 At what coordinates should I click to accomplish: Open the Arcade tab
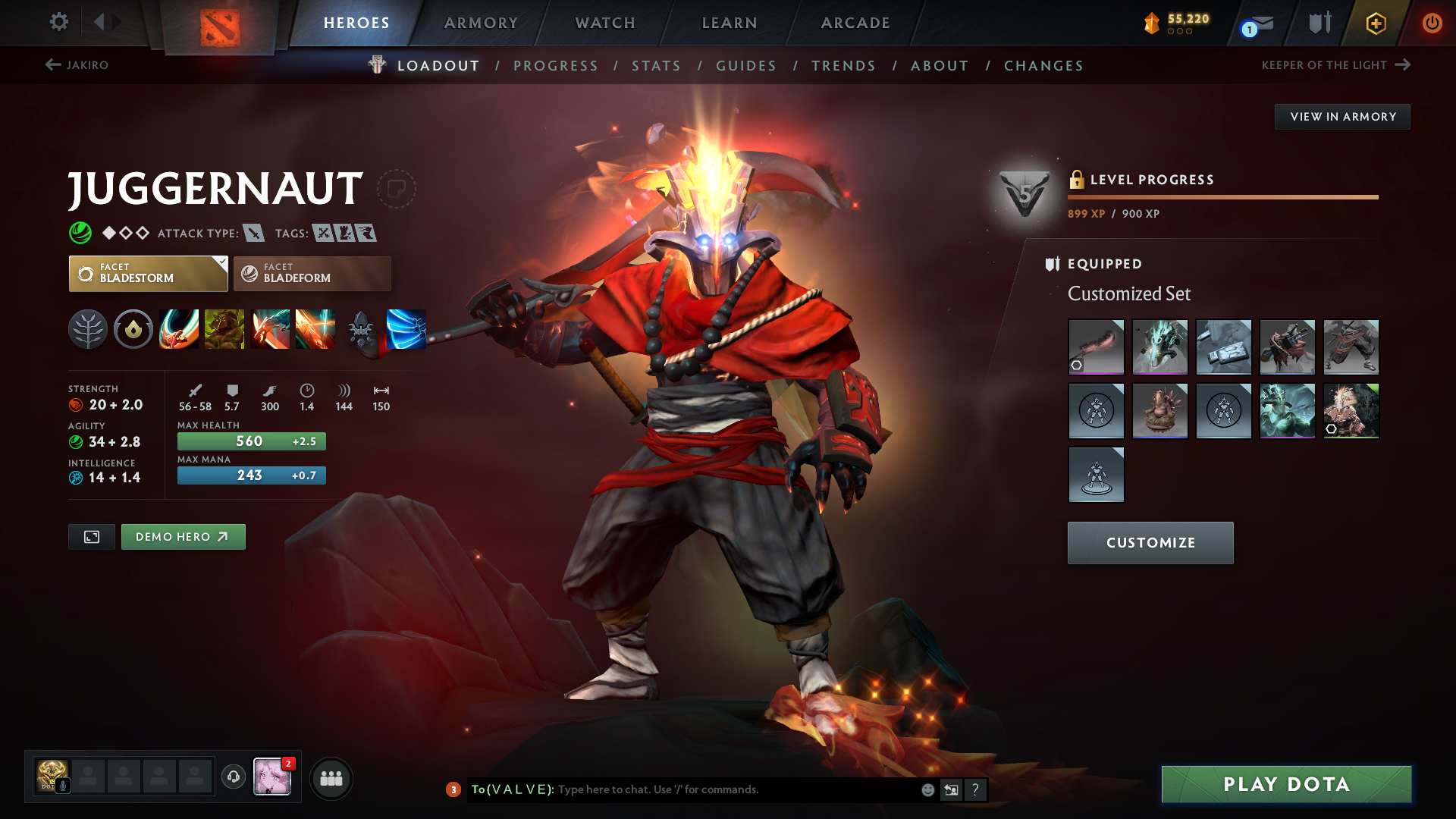855,23
